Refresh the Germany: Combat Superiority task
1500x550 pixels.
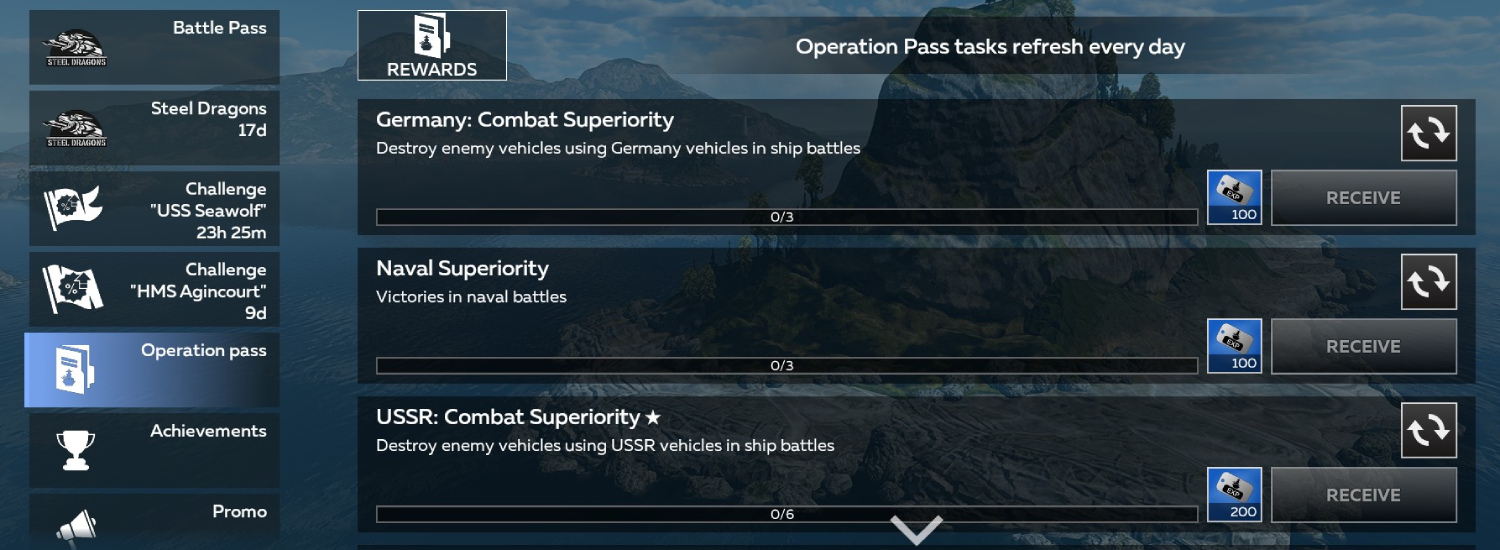(1429, 133)
